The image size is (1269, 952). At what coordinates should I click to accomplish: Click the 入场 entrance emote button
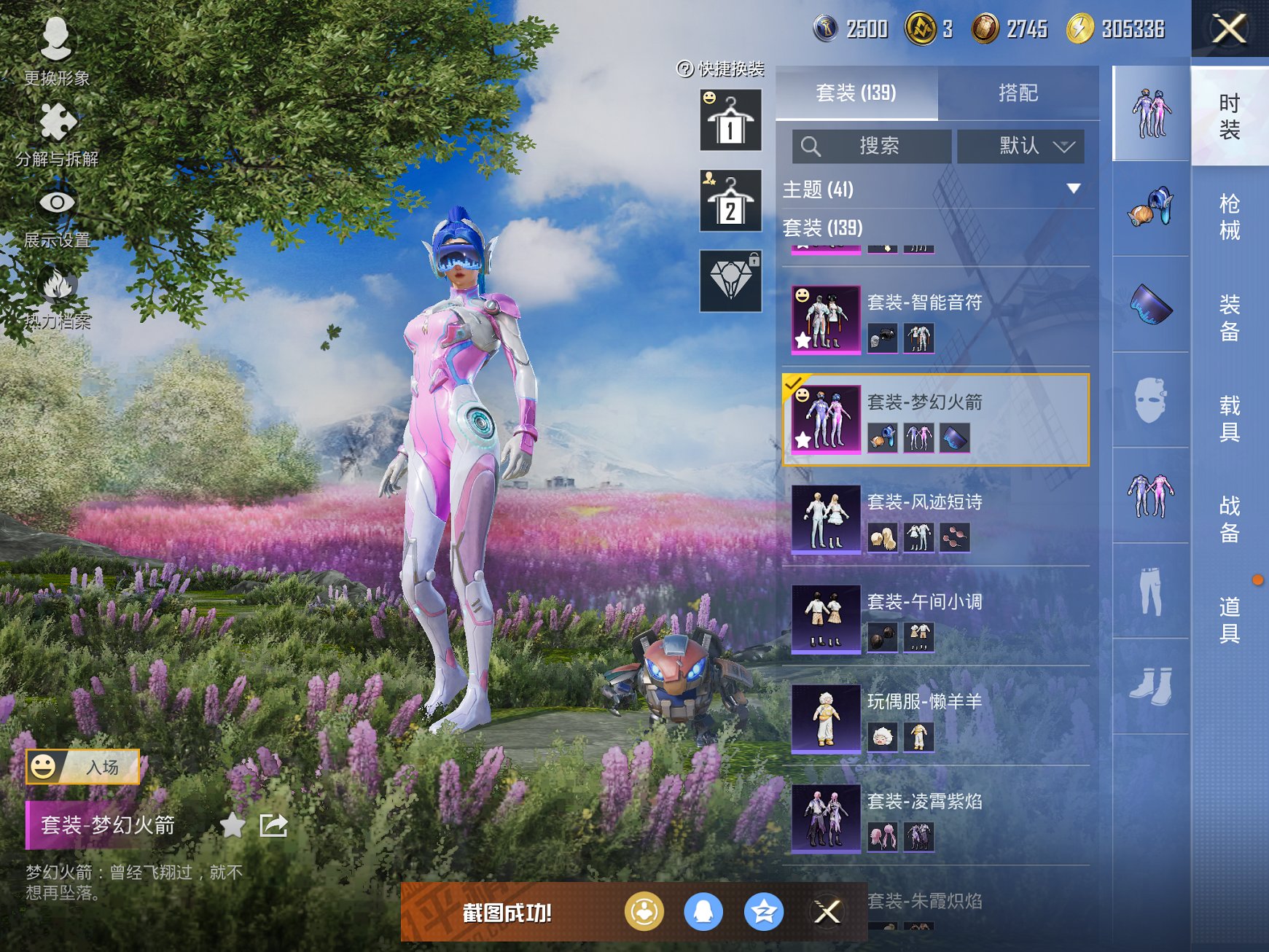[83, 767]
